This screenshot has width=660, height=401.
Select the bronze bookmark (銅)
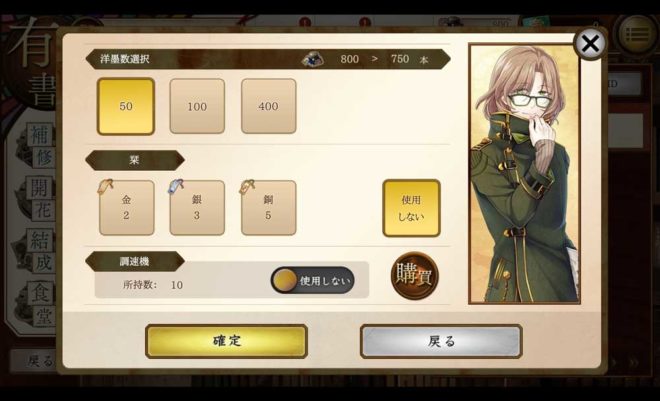tap(268, 208)
